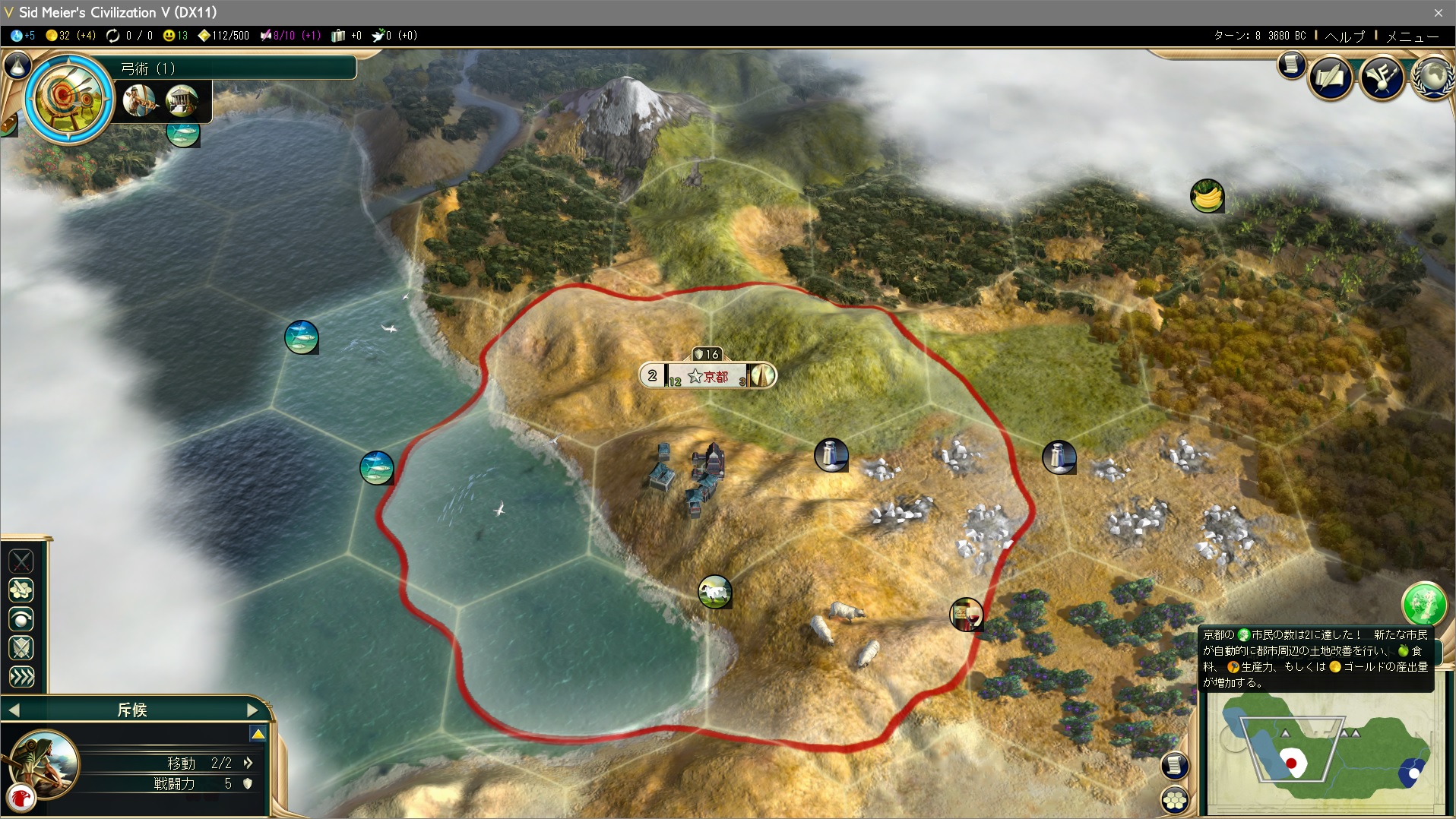Activate the explore hex-tiles unit action

coord(21,590)
